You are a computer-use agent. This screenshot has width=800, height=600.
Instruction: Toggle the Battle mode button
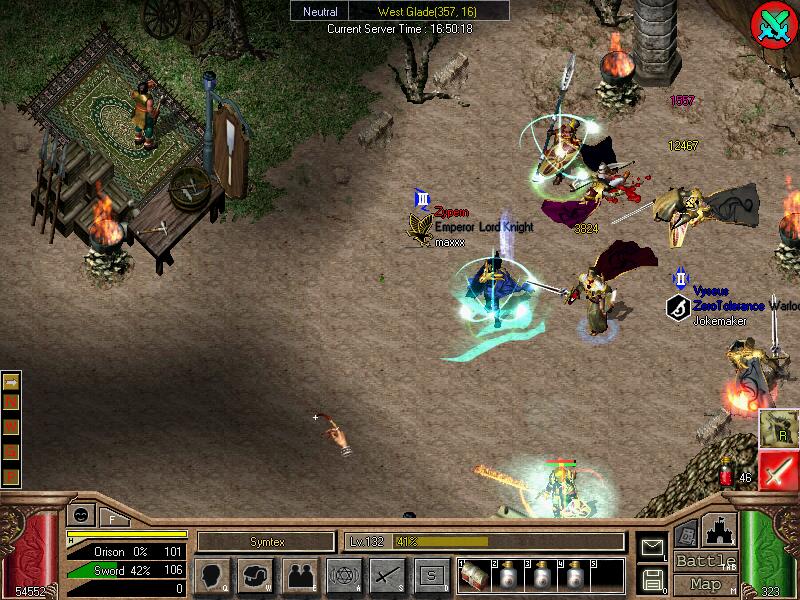point(704,561)
